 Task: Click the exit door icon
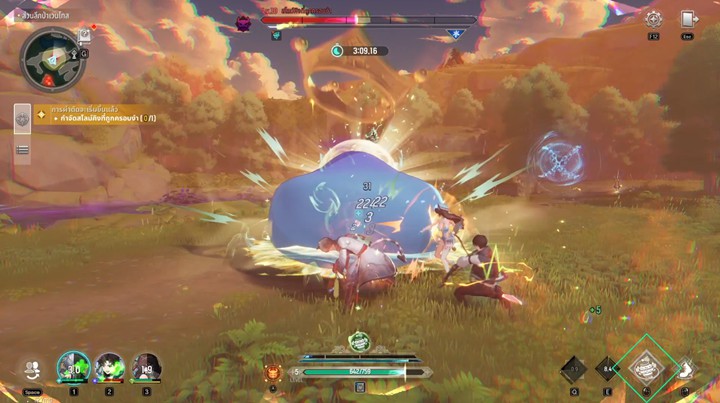pos(688,19)
